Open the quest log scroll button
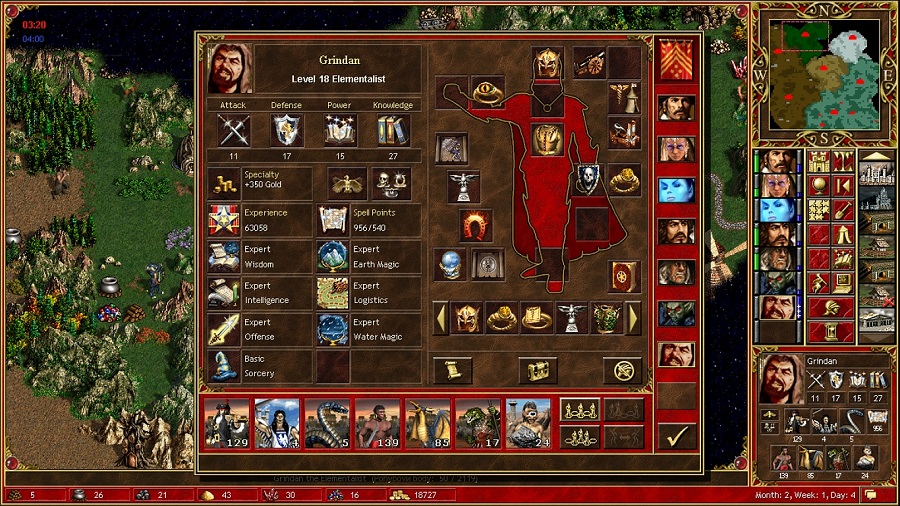The height and width of the screenshot is (506, 900). [x=452, y=370]
